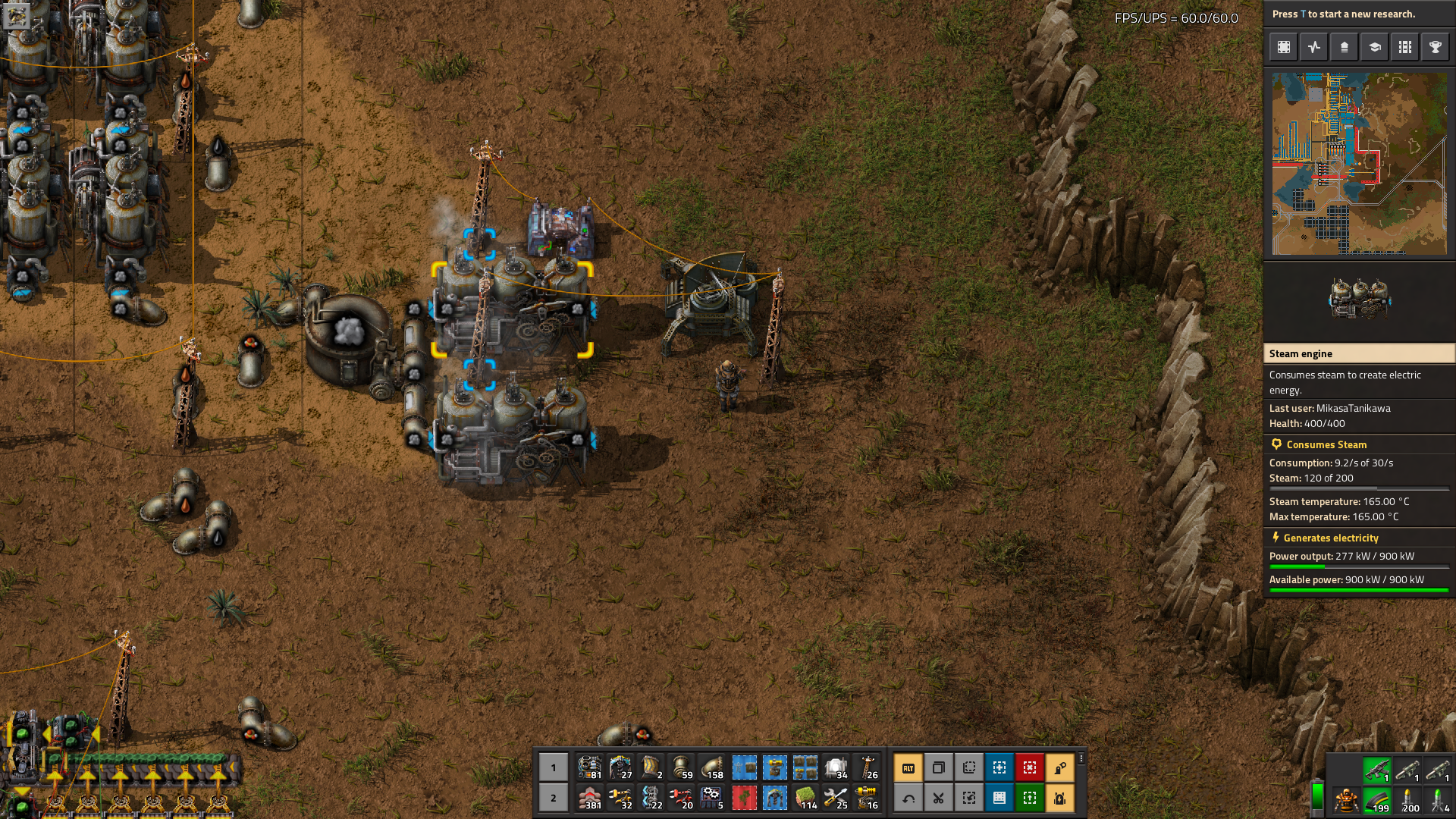This screenshot has width=1456, height=819.
Task: Select the submachine gun weapon slot
Action: pyautogui.click(x=1376, y=770)
